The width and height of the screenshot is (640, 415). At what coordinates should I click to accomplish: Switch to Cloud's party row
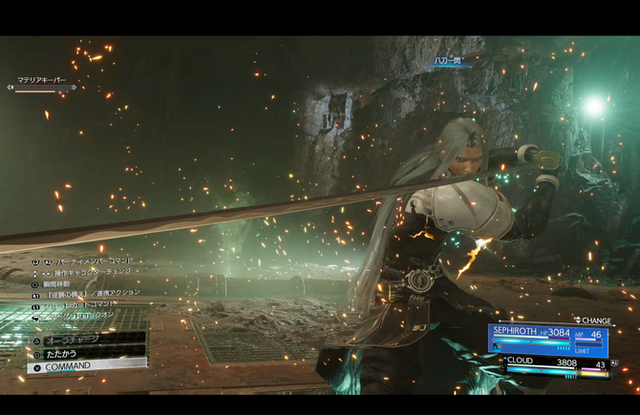555,364
